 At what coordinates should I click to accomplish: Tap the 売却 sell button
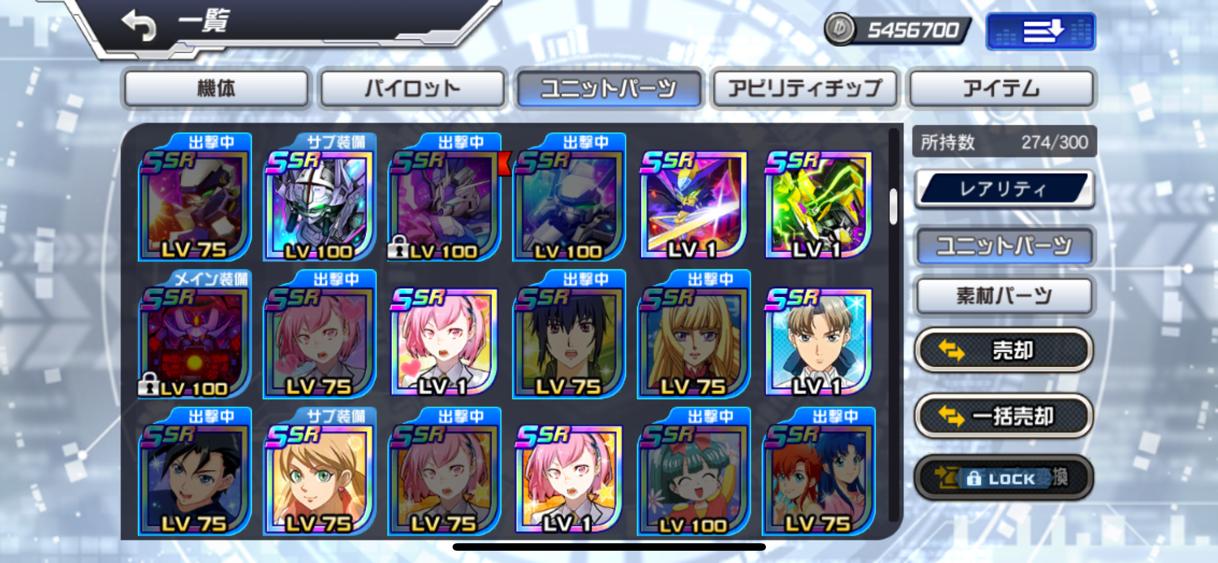click(x=1004, y=351)
